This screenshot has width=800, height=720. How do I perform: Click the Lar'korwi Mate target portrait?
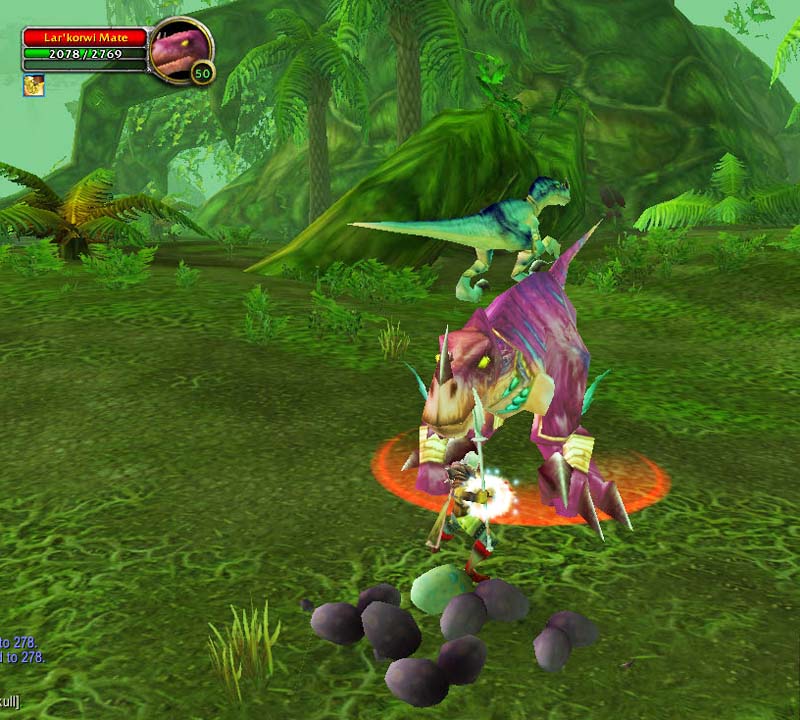(x=181, y=48)
